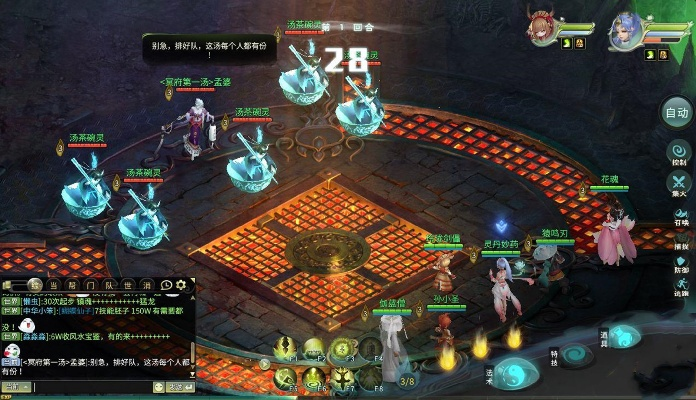Open the 道具 item orb
Viewport: 696px width, 400px height.
coord(624,337)
